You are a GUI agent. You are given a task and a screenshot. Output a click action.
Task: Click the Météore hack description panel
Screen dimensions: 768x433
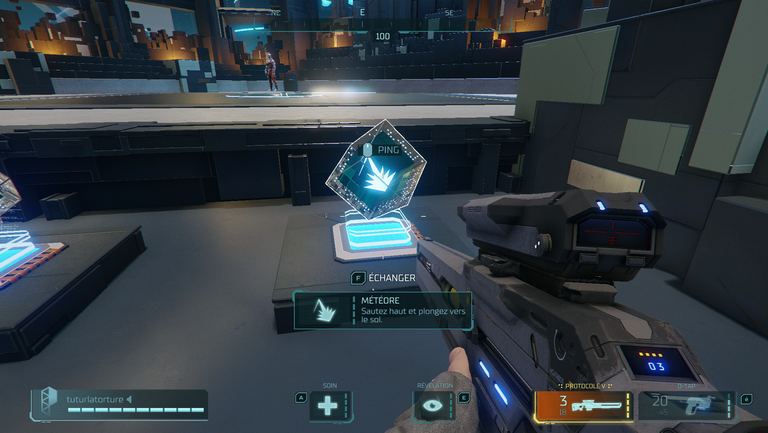pos(382,309)
